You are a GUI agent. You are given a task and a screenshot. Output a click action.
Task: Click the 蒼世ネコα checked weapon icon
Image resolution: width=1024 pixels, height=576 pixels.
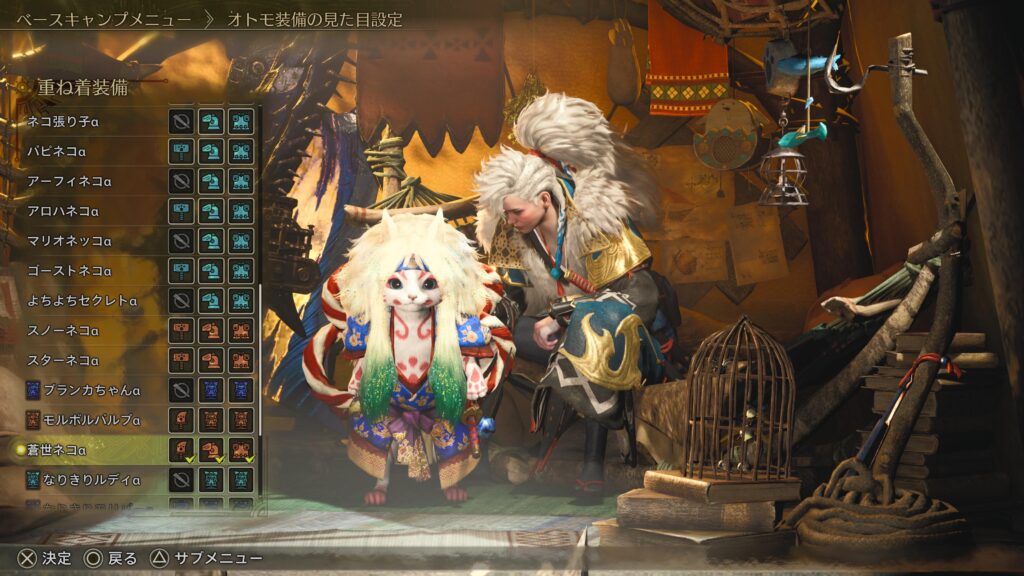click(x=181, y=450)
